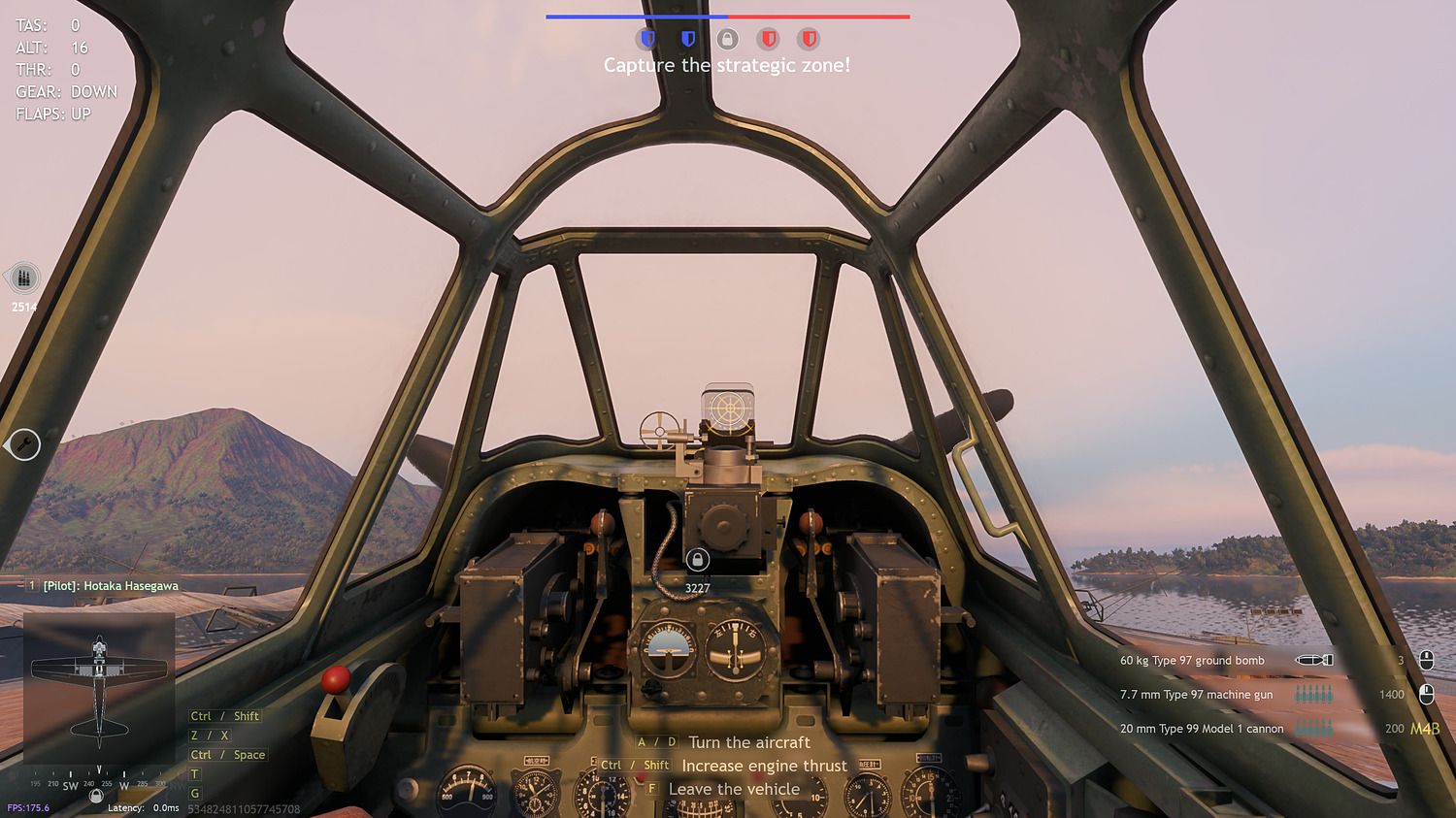Click the mouse icon beside the machine gun row
The height and width of the screenshot is (818, 1456).
point(1426,694)
